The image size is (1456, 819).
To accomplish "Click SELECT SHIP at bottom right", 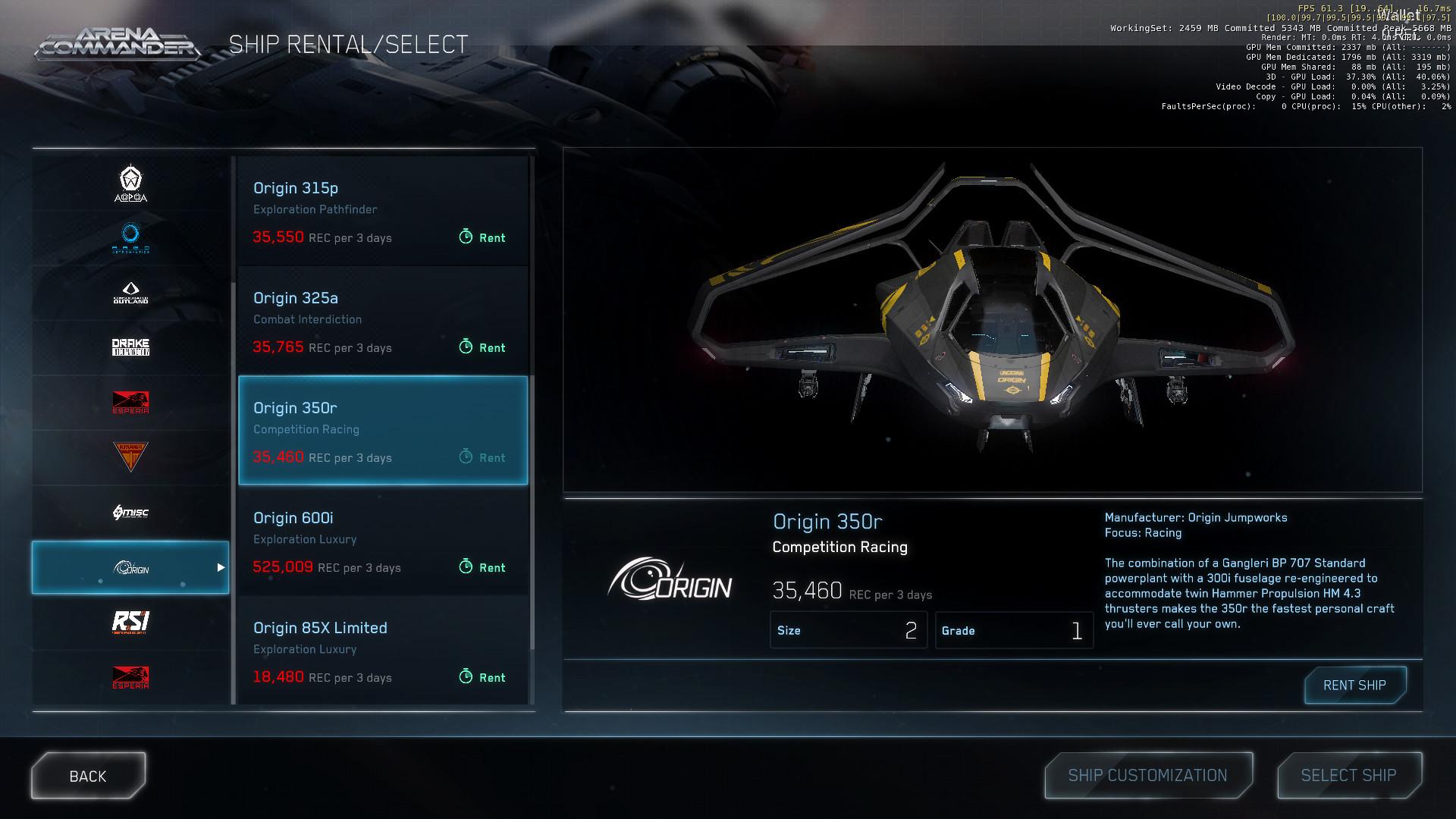I will (x=1349, y=775).
